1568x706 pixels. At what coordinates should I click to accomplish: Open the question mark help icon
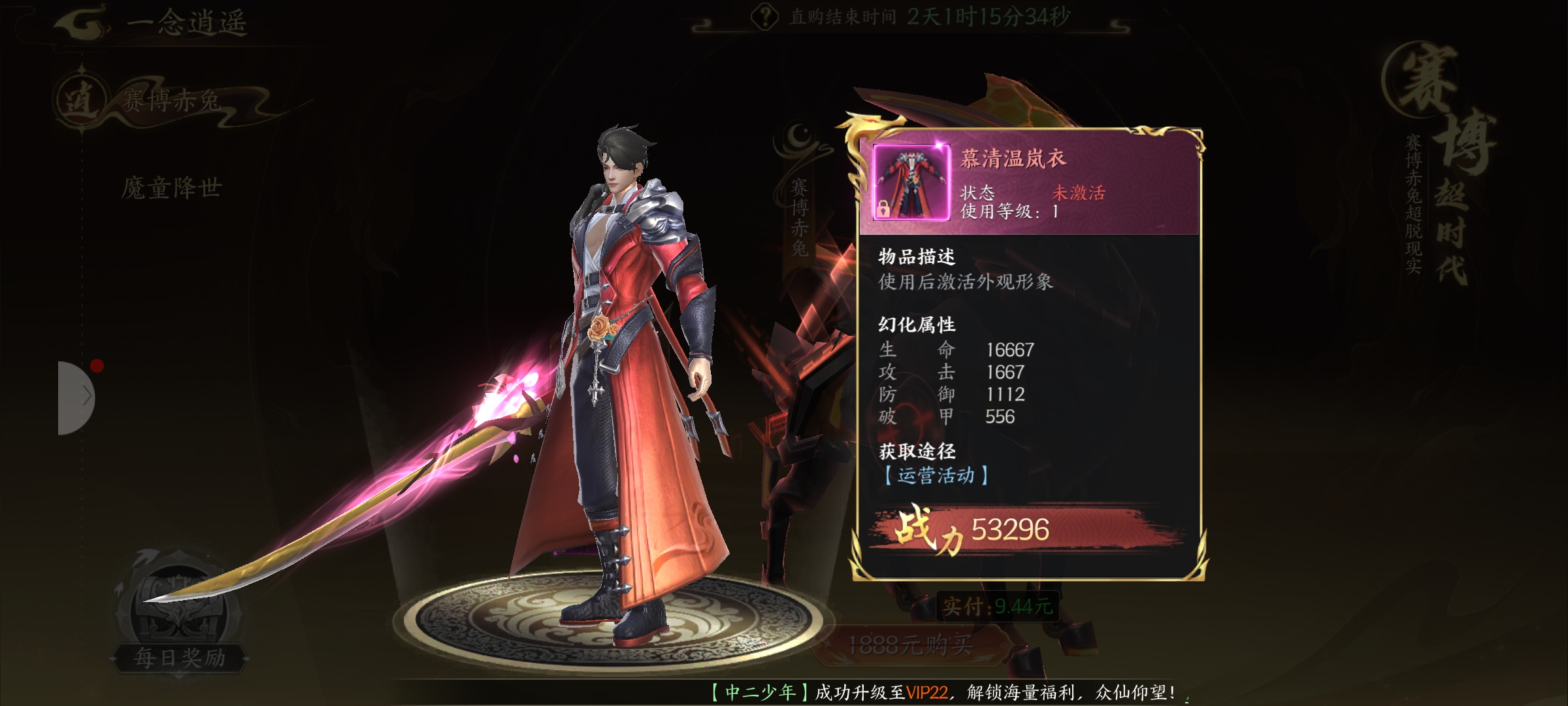(764, 17)
